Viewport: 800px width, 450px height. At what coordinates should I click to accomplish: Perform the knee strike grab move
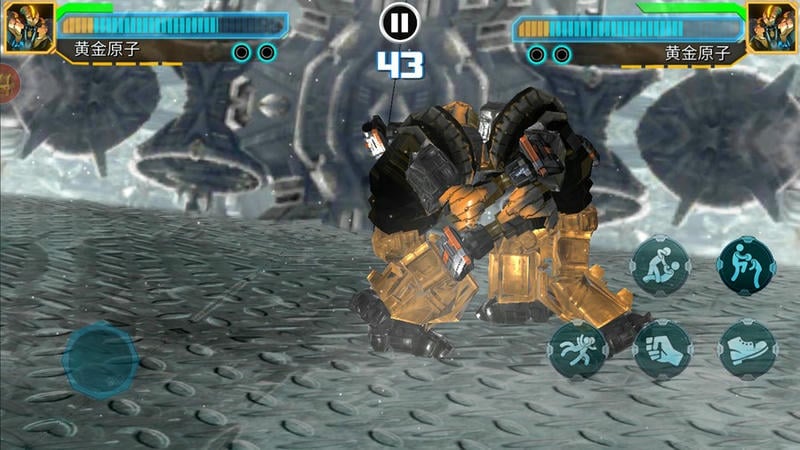(746, 265)
